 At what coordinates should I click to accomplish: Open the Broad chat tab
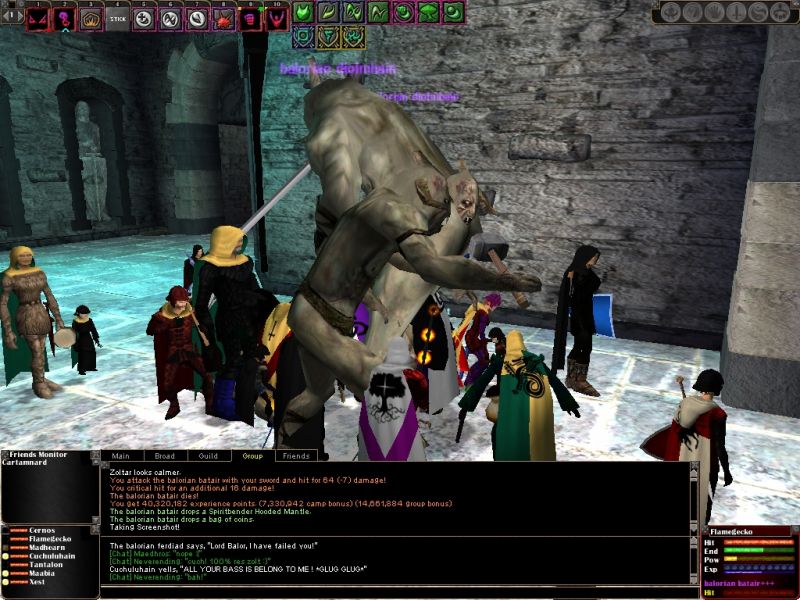click(x=165, y=456)
